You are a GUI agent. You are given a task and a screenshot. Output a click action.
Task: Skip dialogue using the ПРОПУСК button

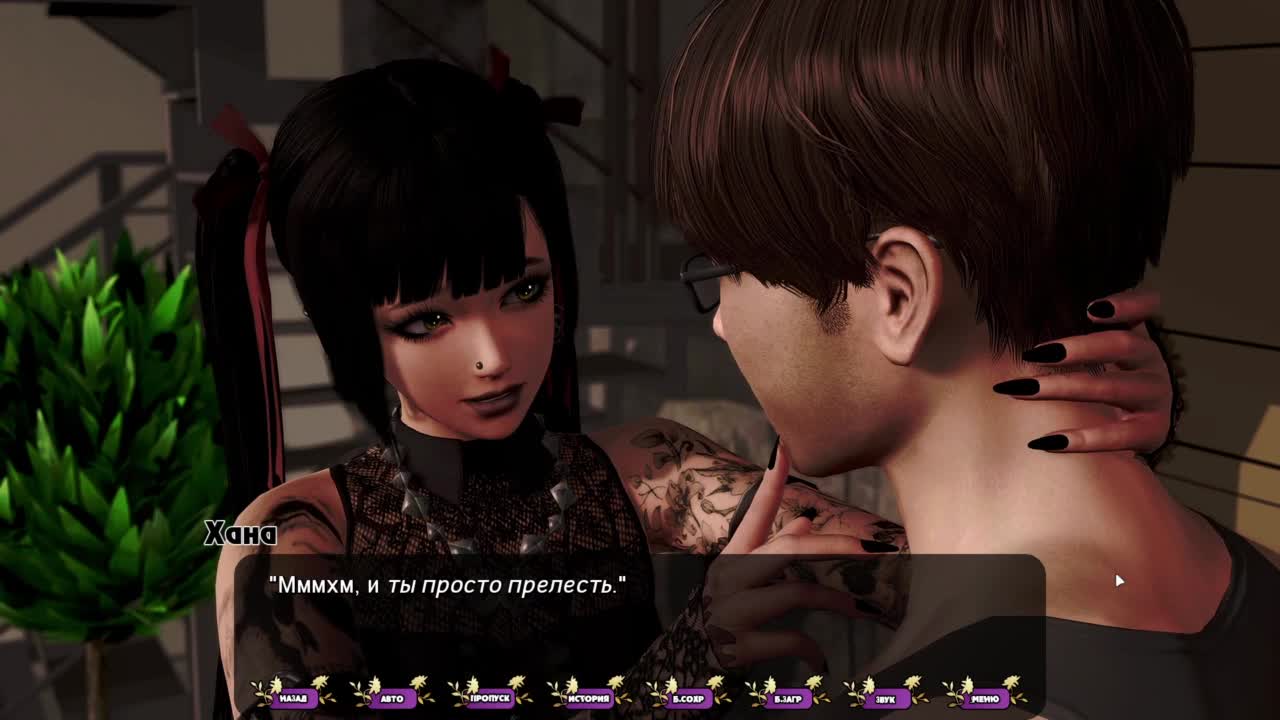490,698
